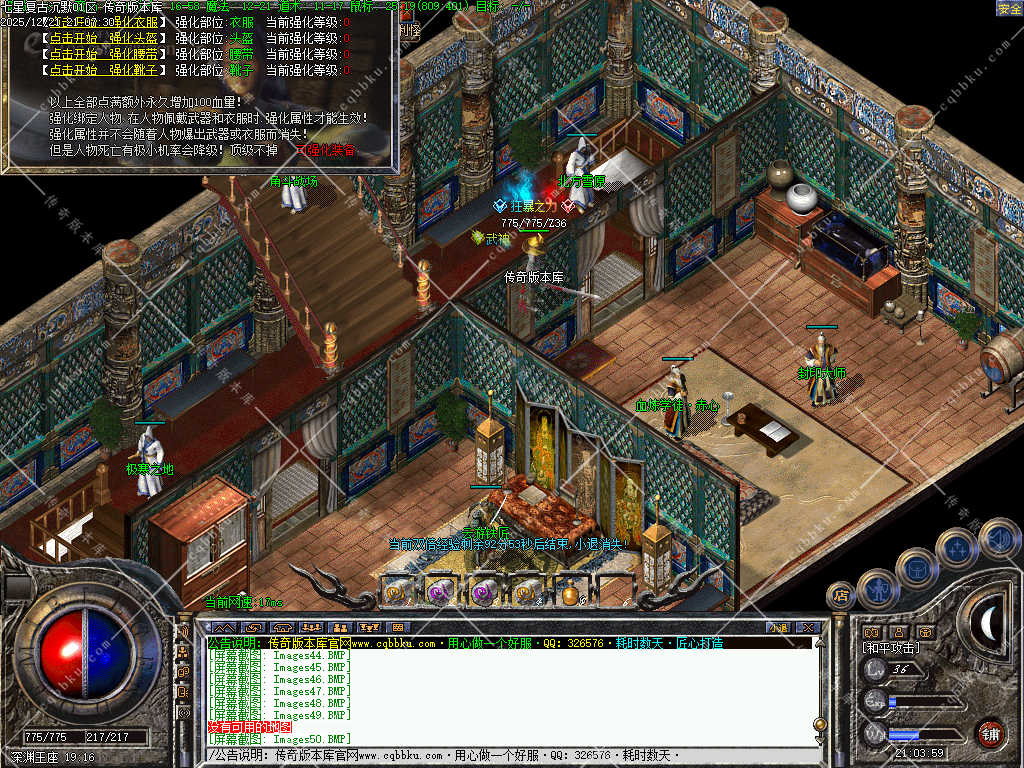Open the bag inventory round button
The image size is (1024, 768).
click(x=916, y=567)
